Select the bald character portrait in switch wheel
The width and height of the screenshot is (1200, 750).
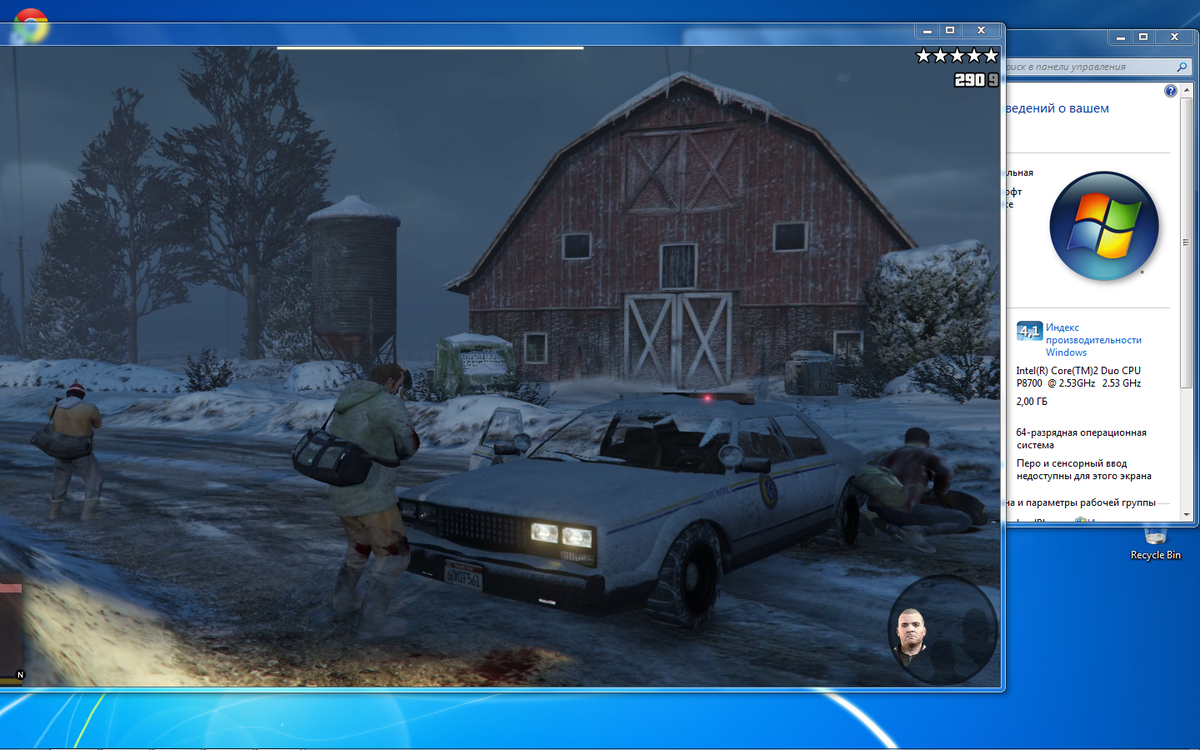point(911,637)
